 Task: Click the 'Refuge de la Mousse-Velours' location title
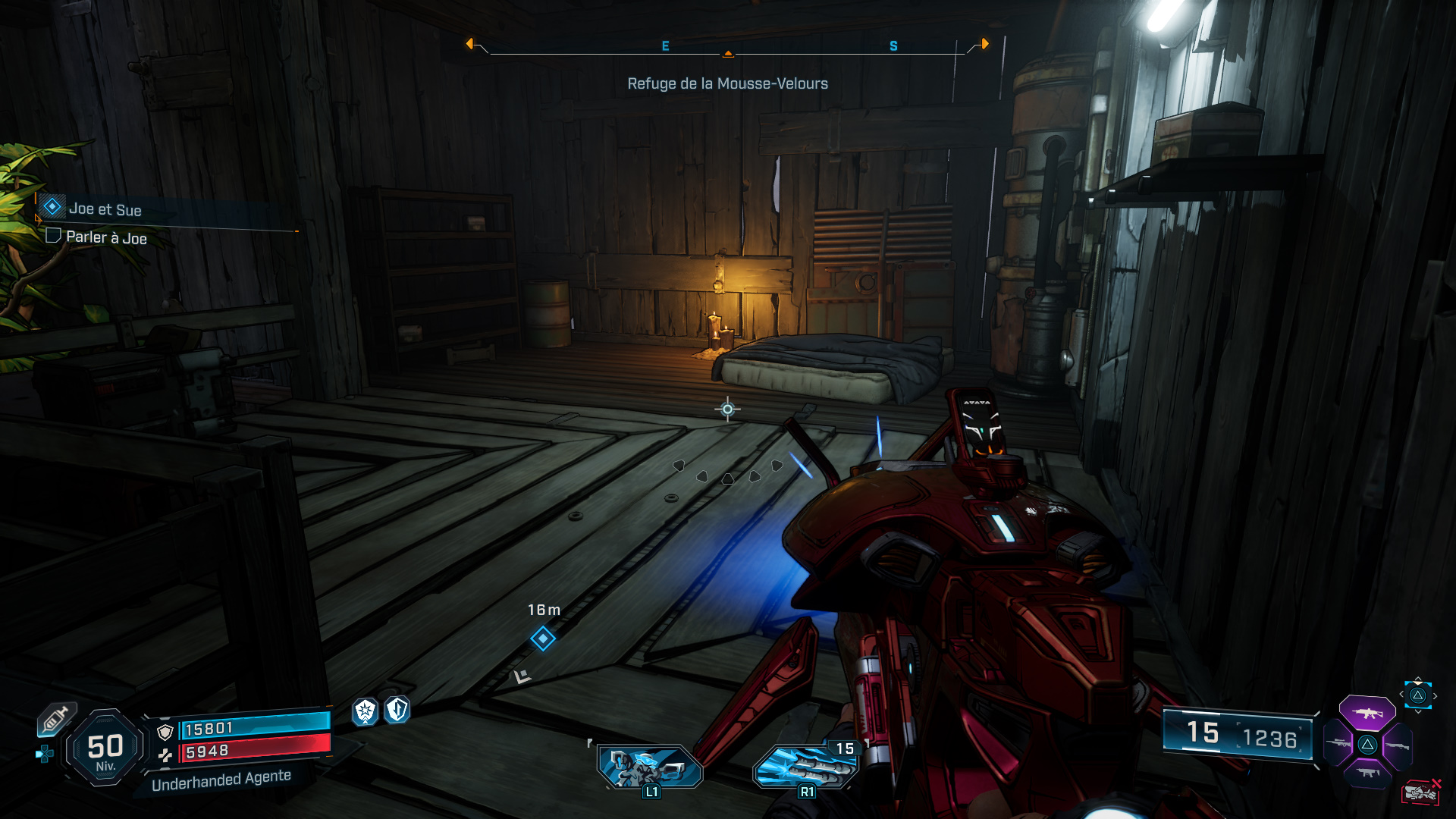(x=726, y=83)
